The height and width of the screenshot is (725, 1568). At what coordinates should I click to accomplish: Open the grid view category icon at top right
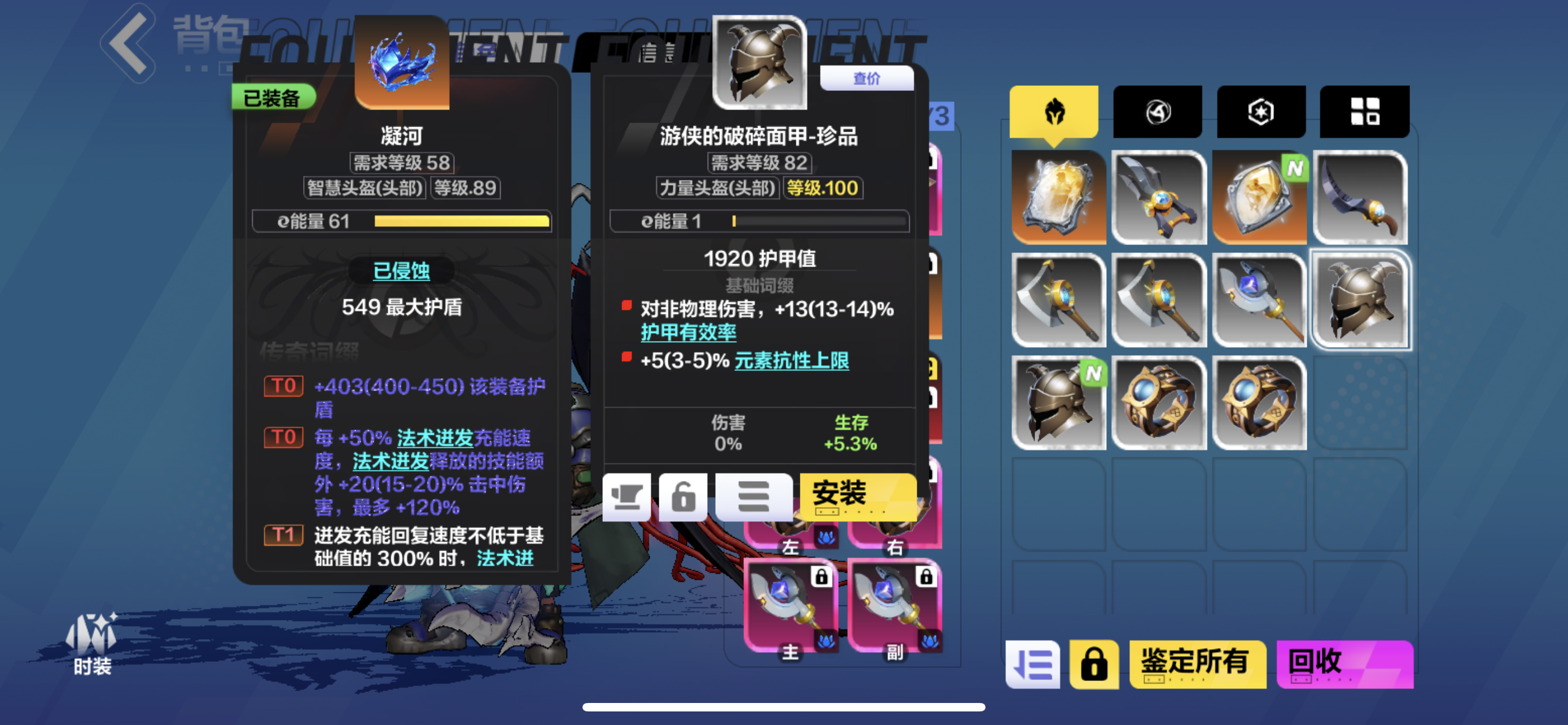(1365, 111)
